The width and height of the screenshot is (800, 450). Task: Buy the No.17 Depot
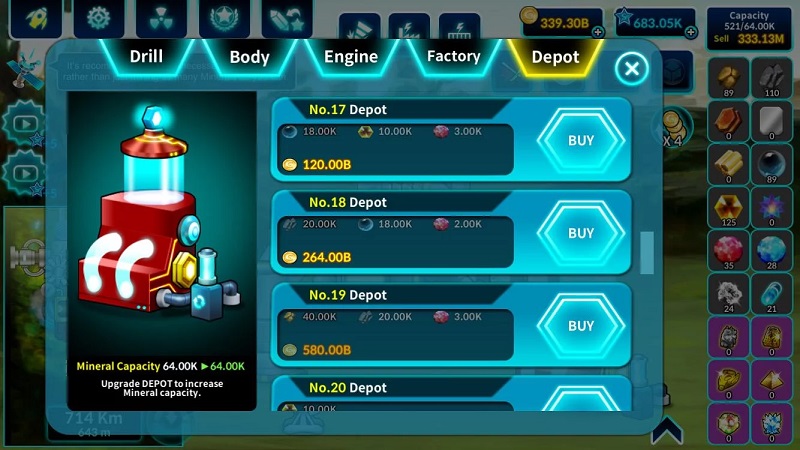click(581, 141)
